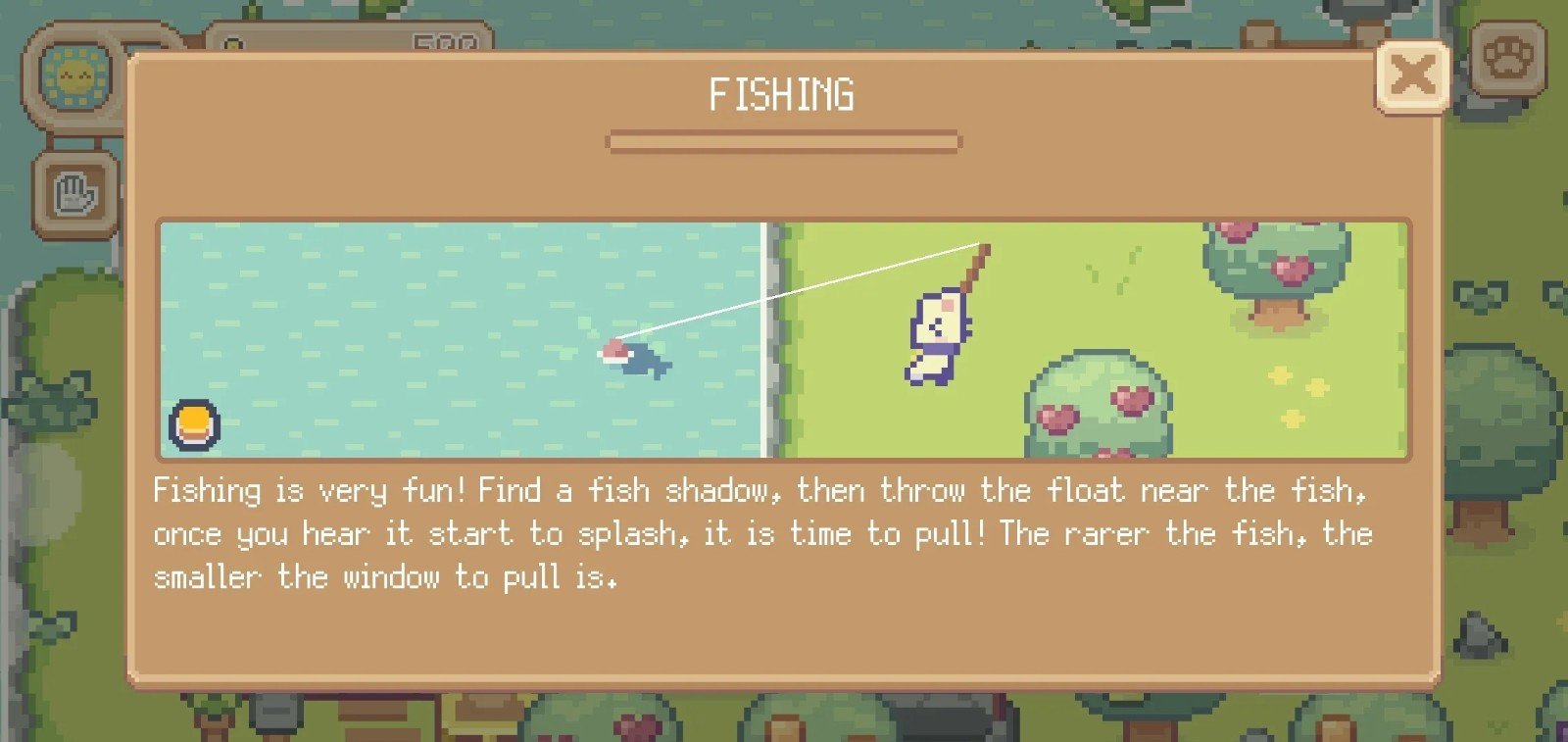This screenshot has height=742, width=1568.
Task: Select the fishing tutorial illustration
Action: click(x=783, y=339)
